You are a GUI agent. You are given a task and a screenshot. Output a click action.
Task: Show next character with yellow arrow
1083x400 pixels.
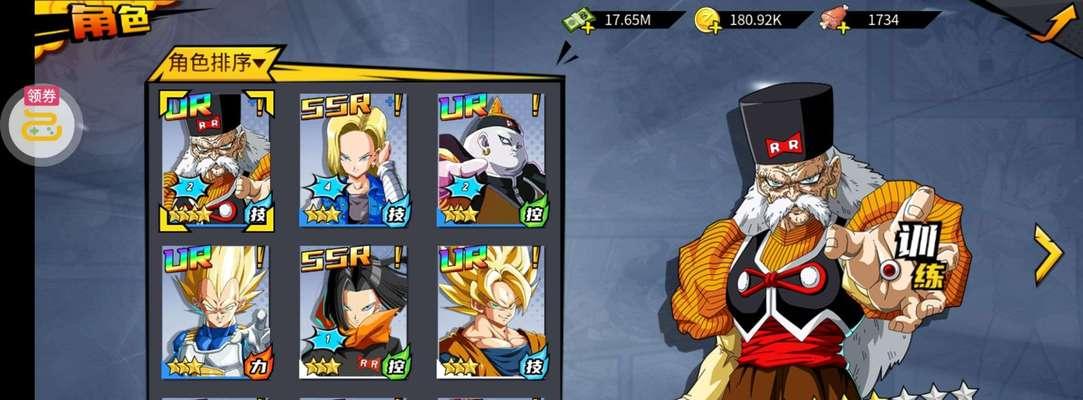pyautogui.click(x=1048, y=254)
